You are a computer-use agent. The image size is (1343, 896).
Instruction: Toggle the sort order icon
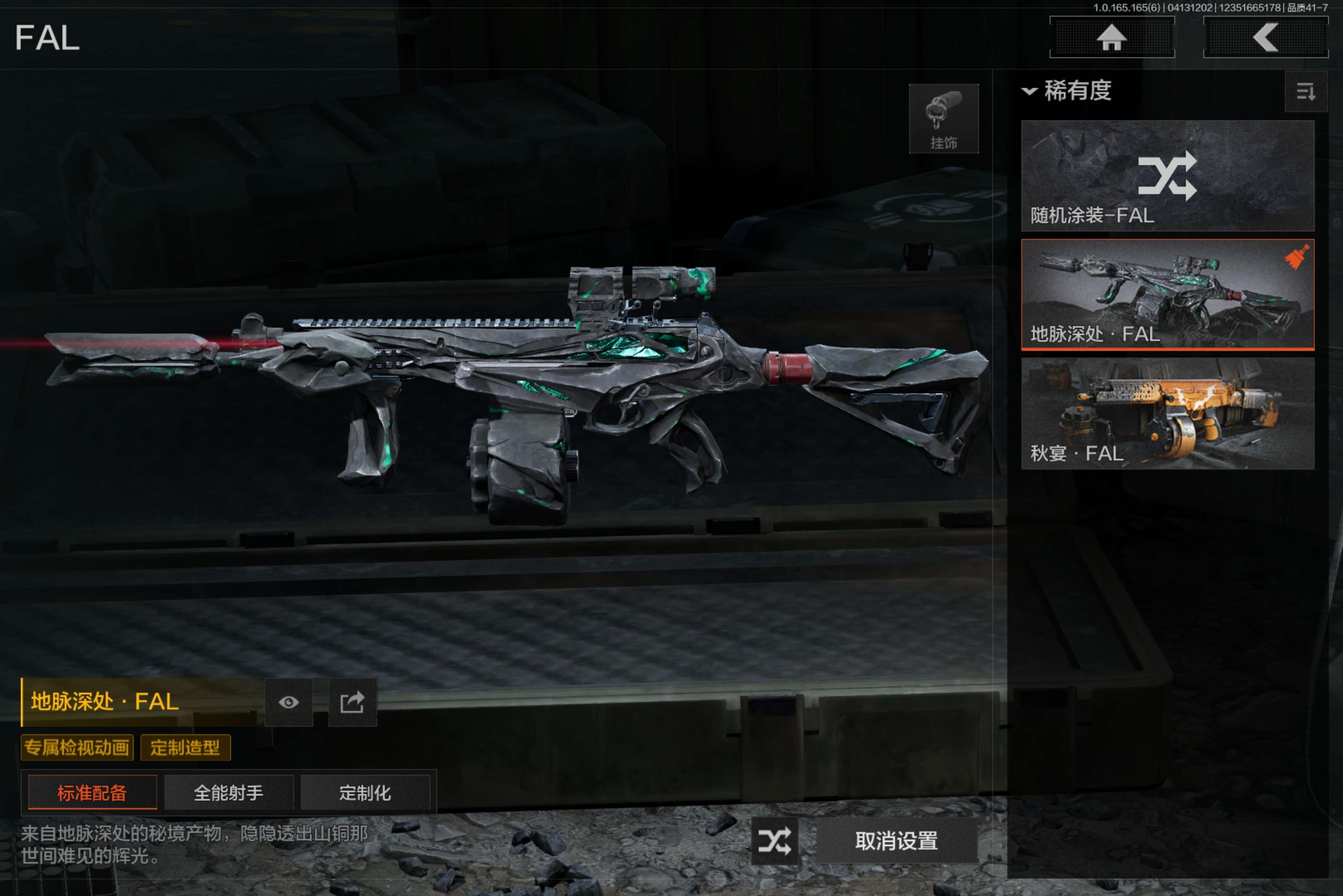1305,91
